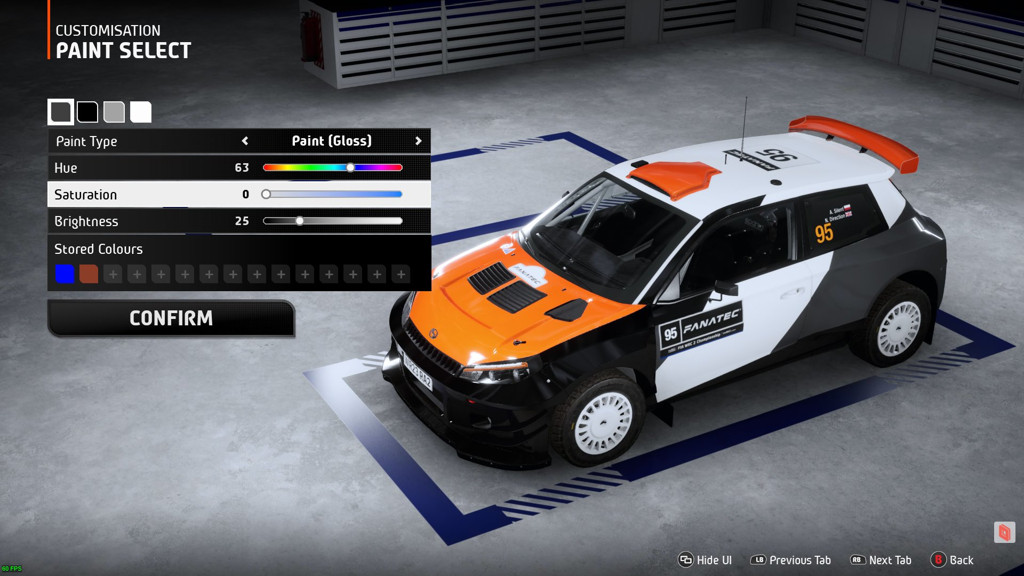Adjust the rainbow Hue slider
The width and height of the screenshot is (1024, 576).
click(350, 168)
